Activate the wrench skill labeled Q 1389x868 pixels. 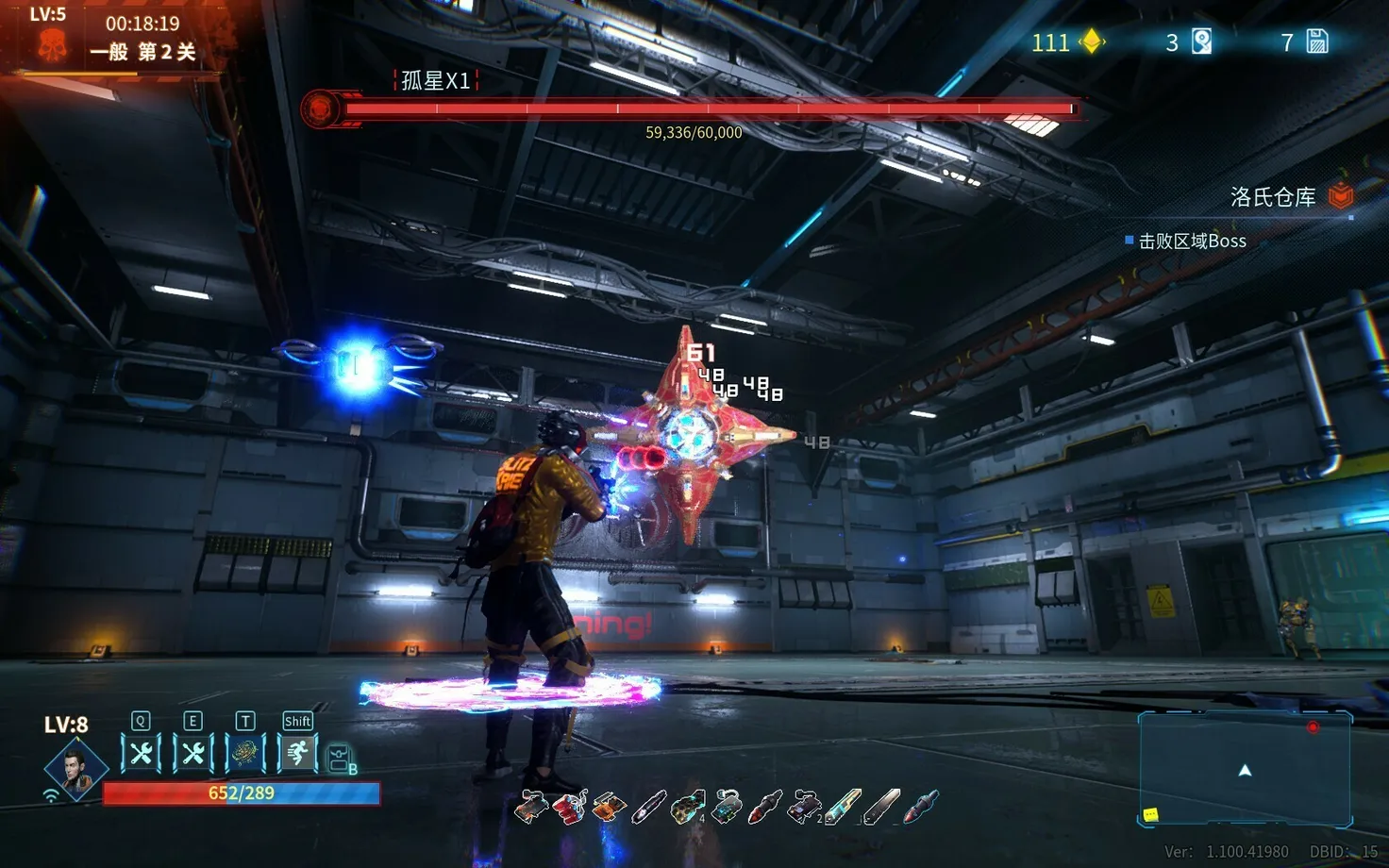pos(141,753)
